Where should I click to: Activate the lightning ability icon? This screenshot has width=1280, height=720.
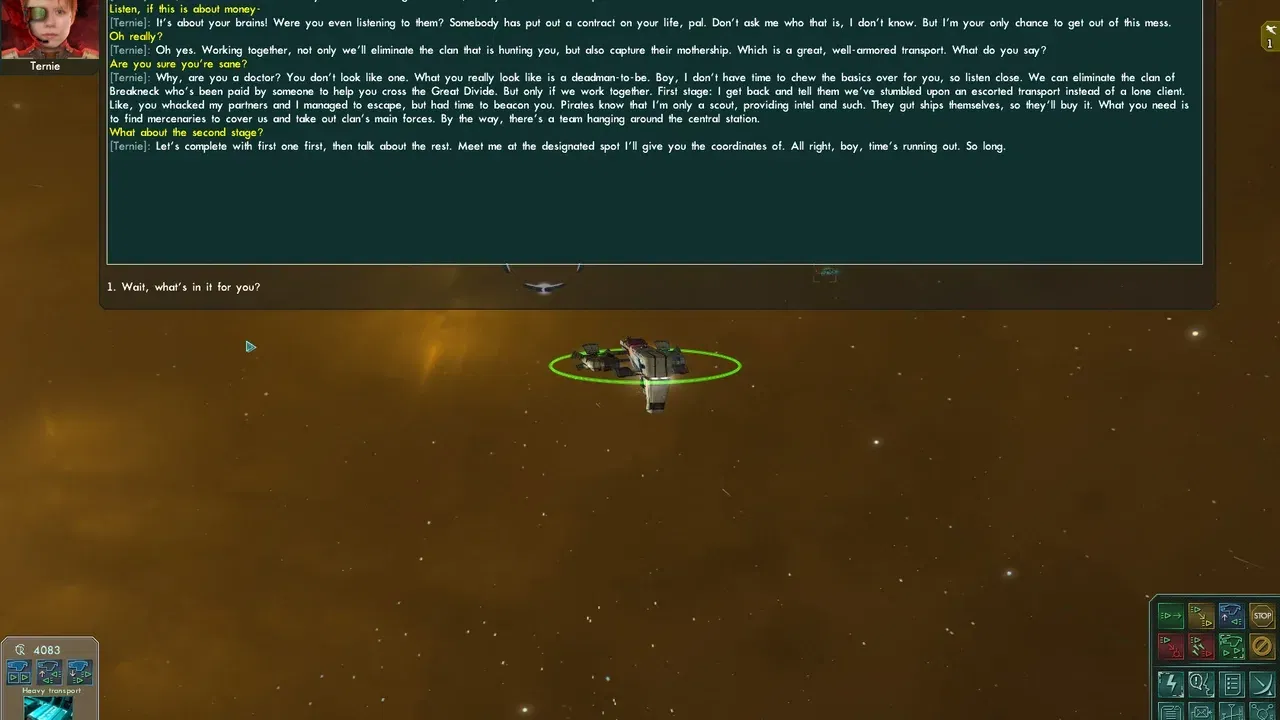click(x=1170, y=684)
